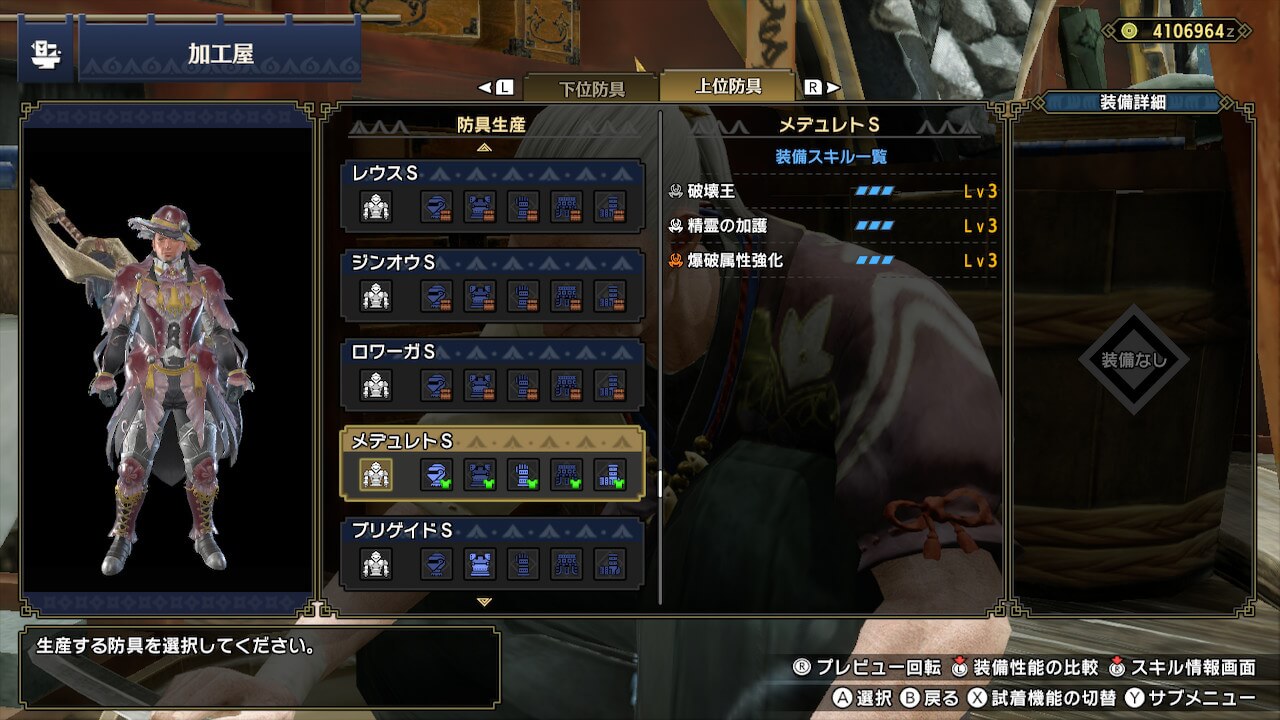The width and height of the screenshot is (1280, 720).
Task: Select the ジンオウS full set icon
Action: 376,295
